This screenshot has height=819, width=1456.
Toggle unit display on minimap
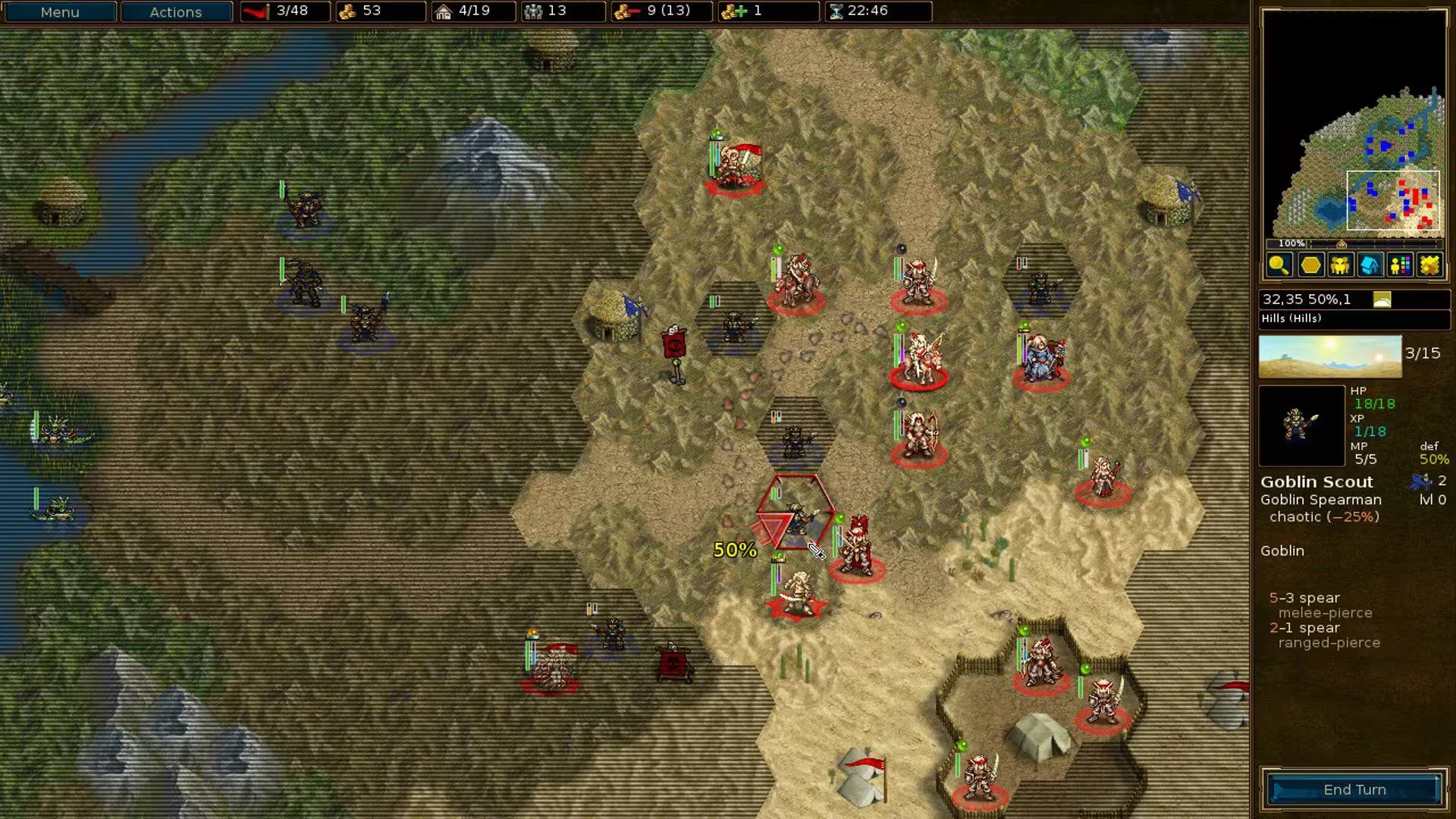[1340, 265]
